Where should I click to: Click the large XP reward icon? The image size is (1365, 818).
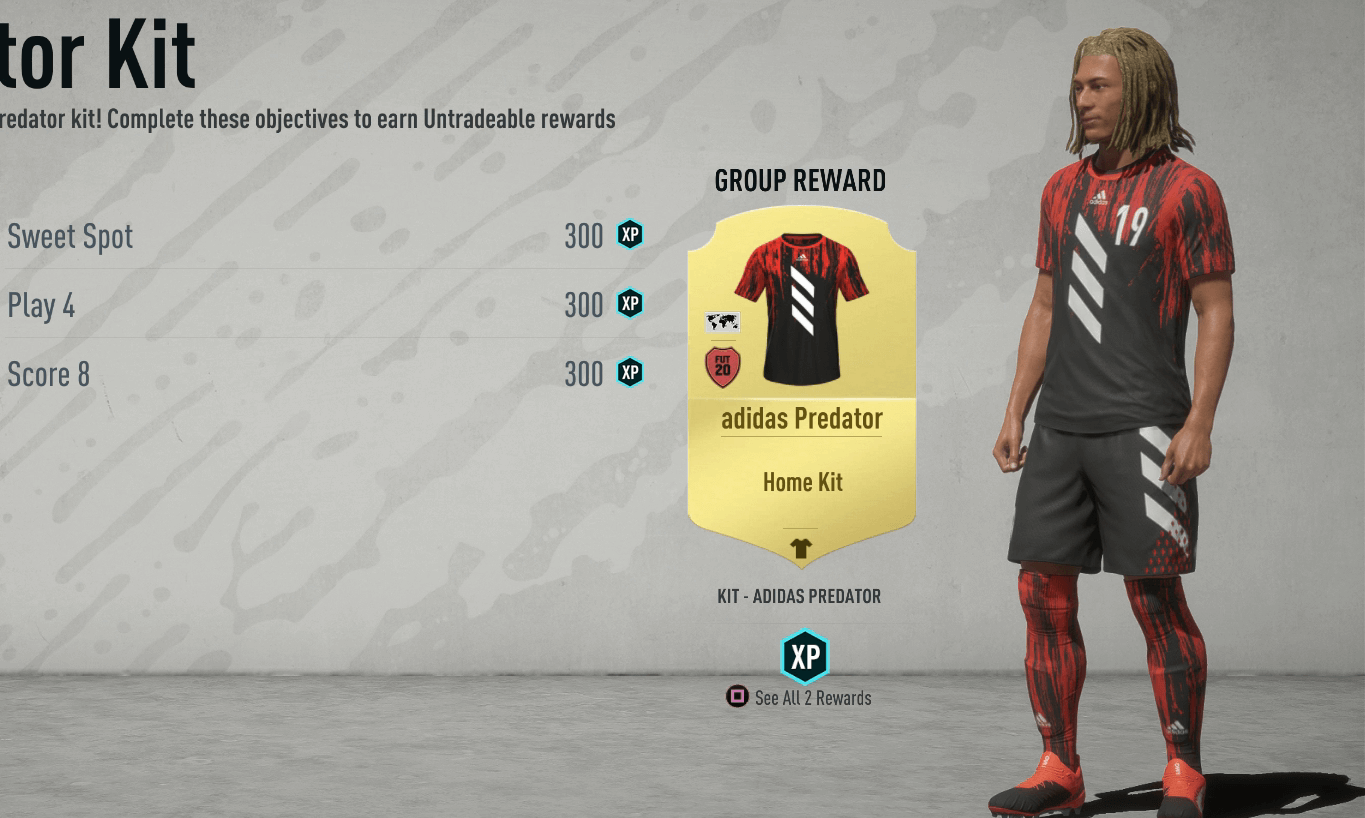point(805,656)
